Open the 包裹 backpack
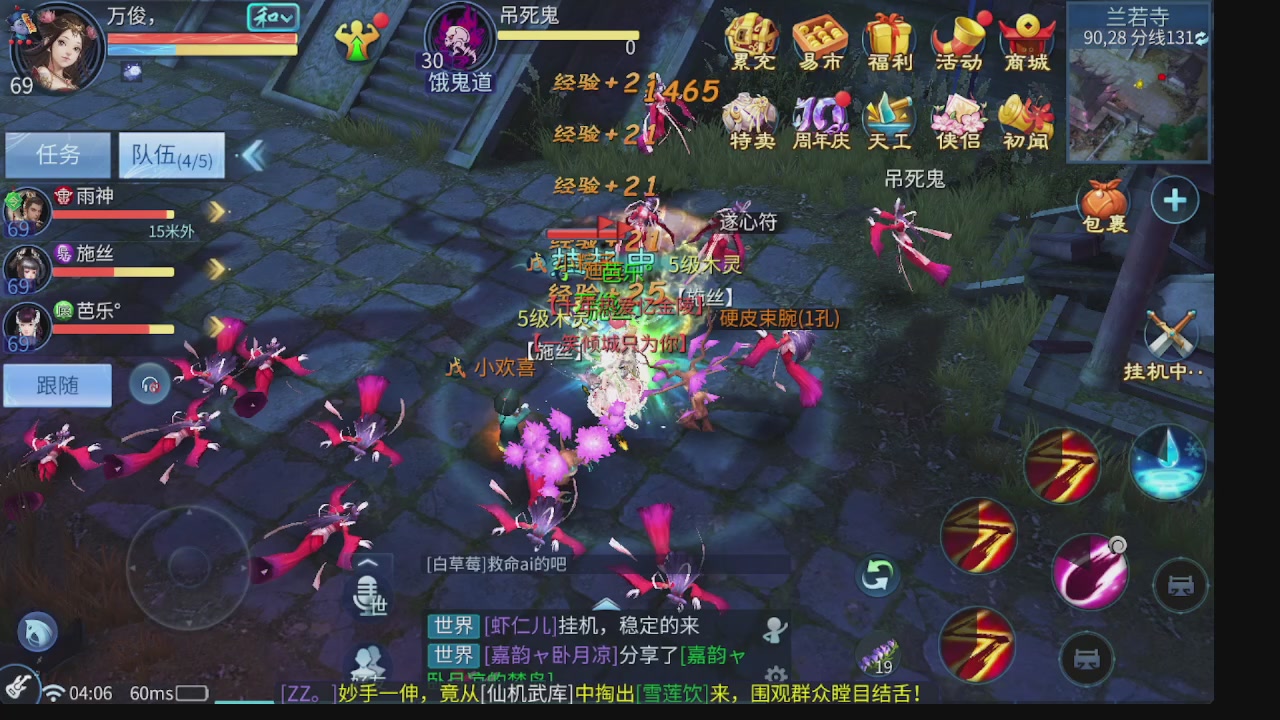Viewport: 1280px width, 720px height. [1106, 198]
